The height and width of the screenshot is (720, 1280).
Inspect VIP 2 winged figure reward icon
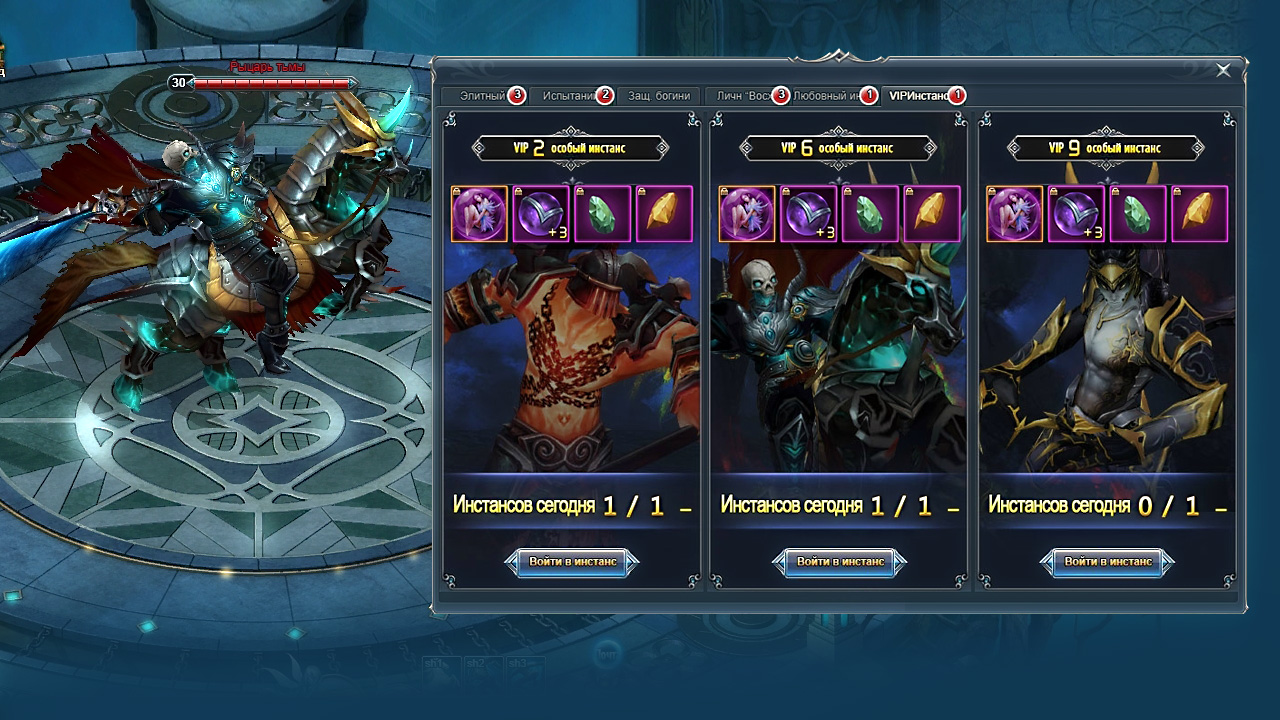point(479,214)
